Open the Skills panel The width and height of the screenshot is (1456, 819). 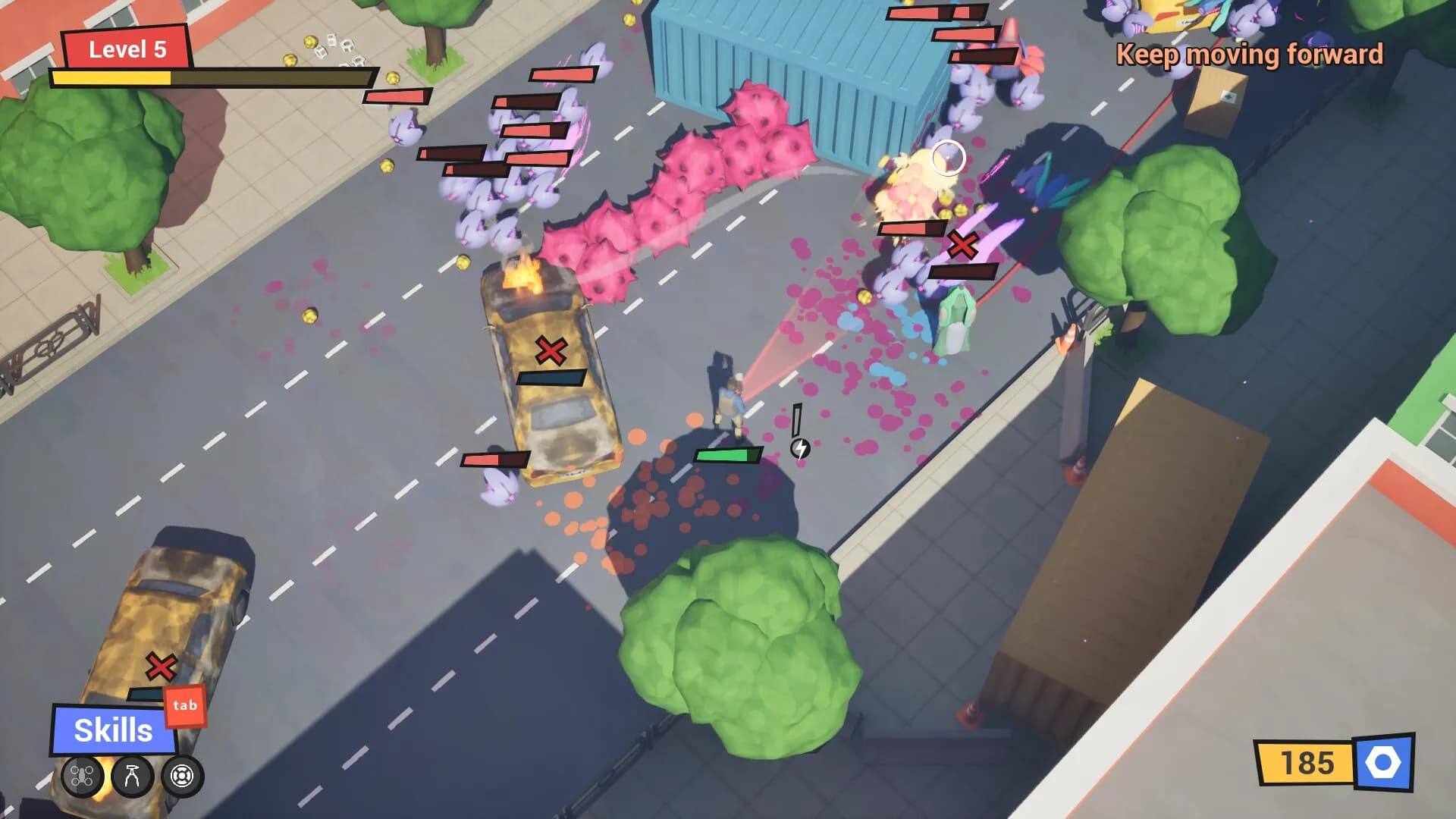(112, 730)
